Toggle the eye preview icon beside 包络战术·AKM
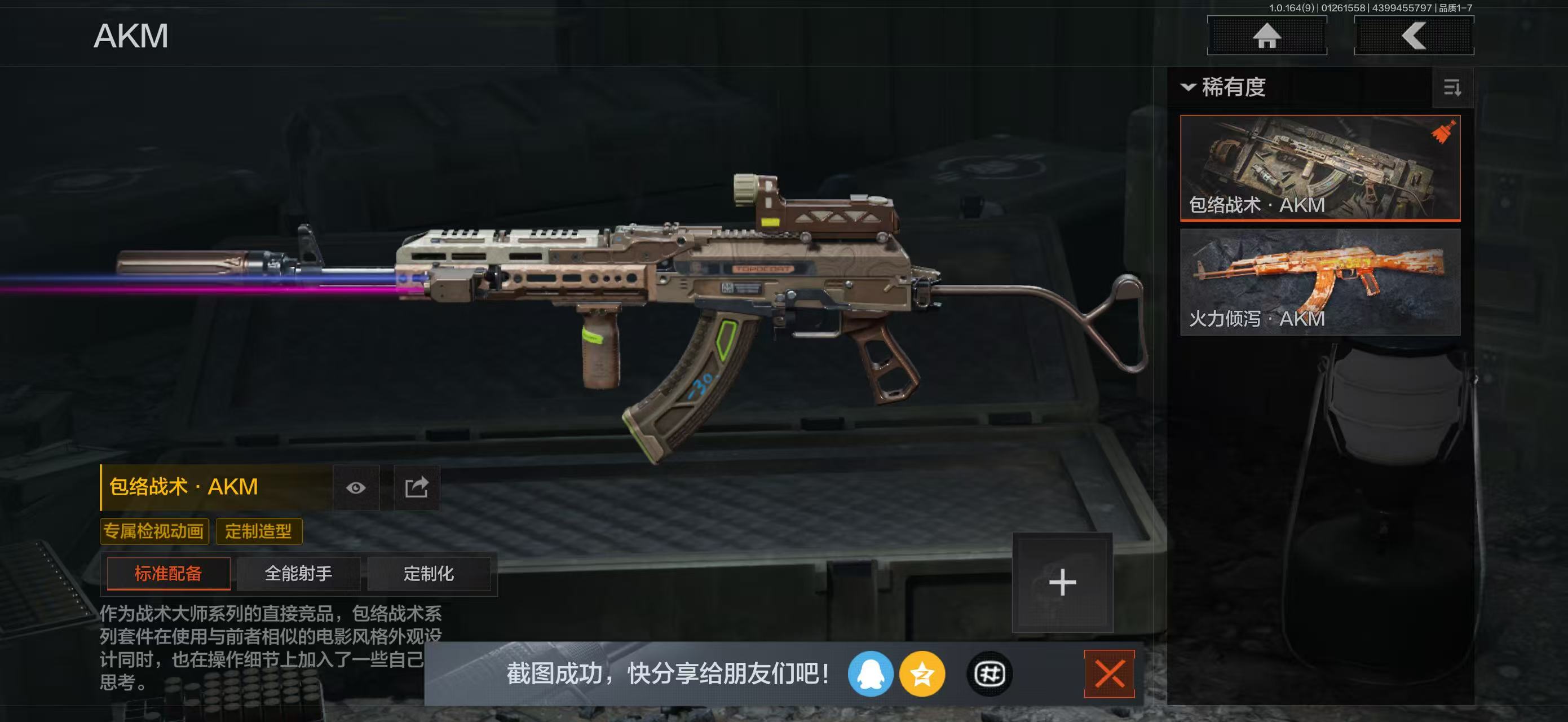Image resolution: width=1568 pixels, height=722 pixels. click(x=358, y=487)
